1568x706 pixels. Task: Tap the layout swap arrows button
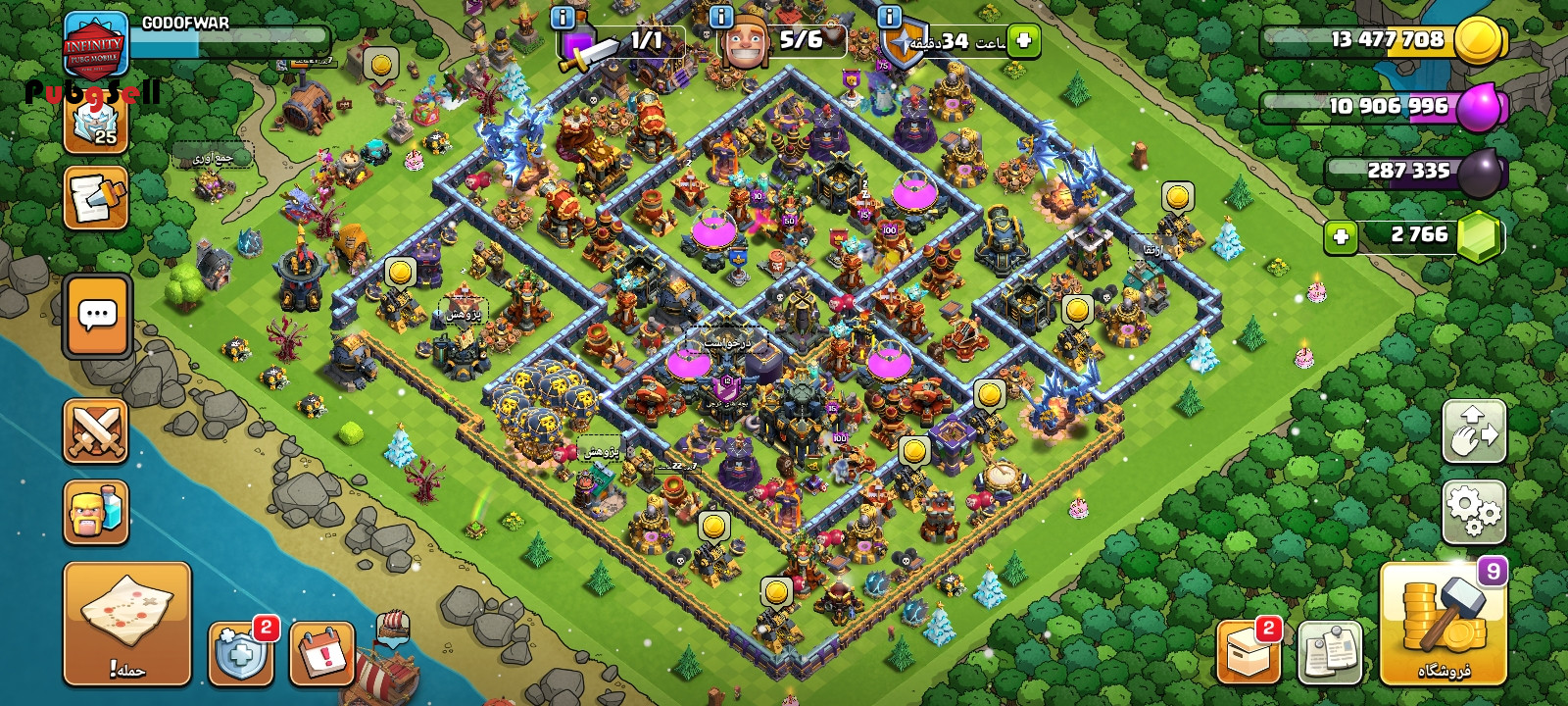1474,430
